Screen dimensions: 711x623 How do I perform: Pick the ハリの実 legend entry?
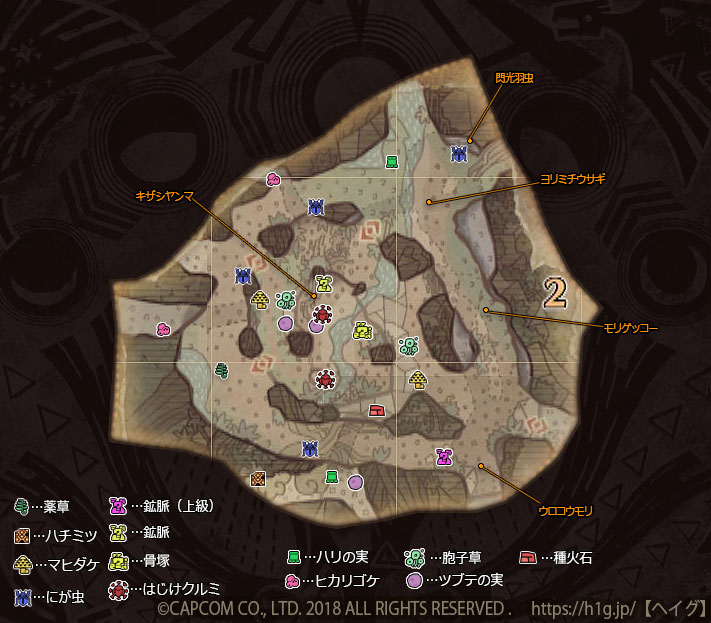click(x=332, y=557)
